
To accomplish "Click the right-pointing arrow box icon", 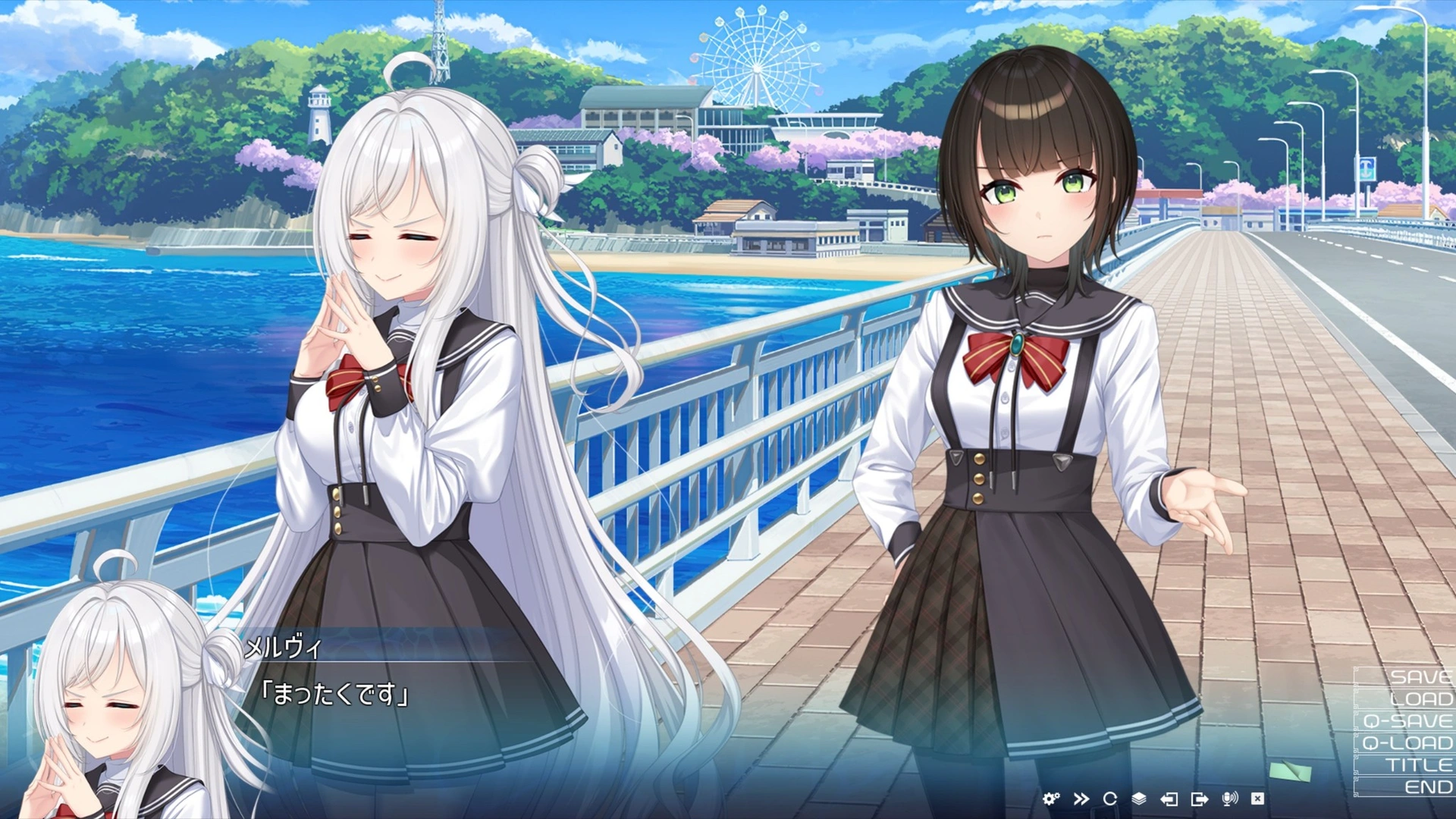I will coord(1200,799).
